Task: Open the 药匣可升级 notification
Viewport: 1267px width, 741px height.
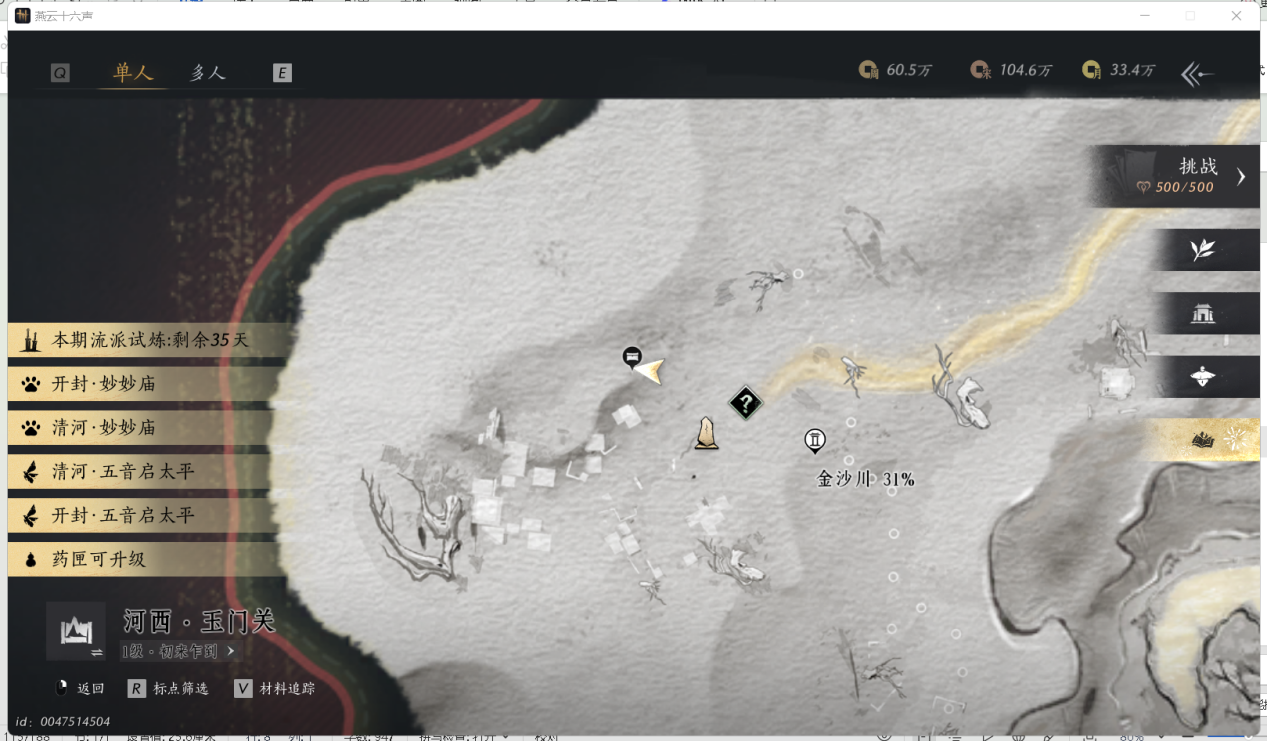Action: pyautogui.click(x=140, y=560)
